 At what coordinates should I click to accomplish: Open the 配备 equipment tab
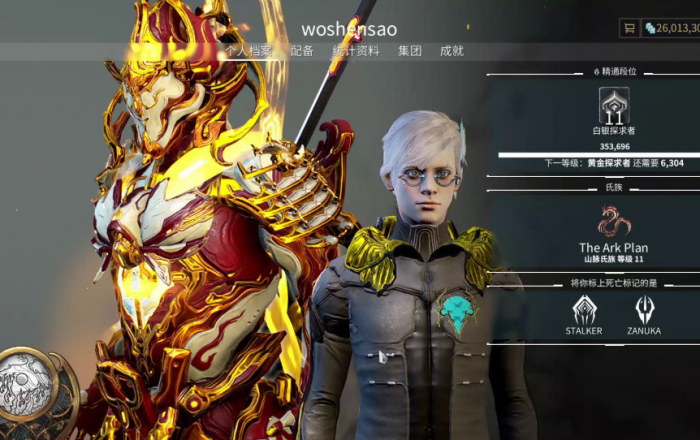point(302,51)
